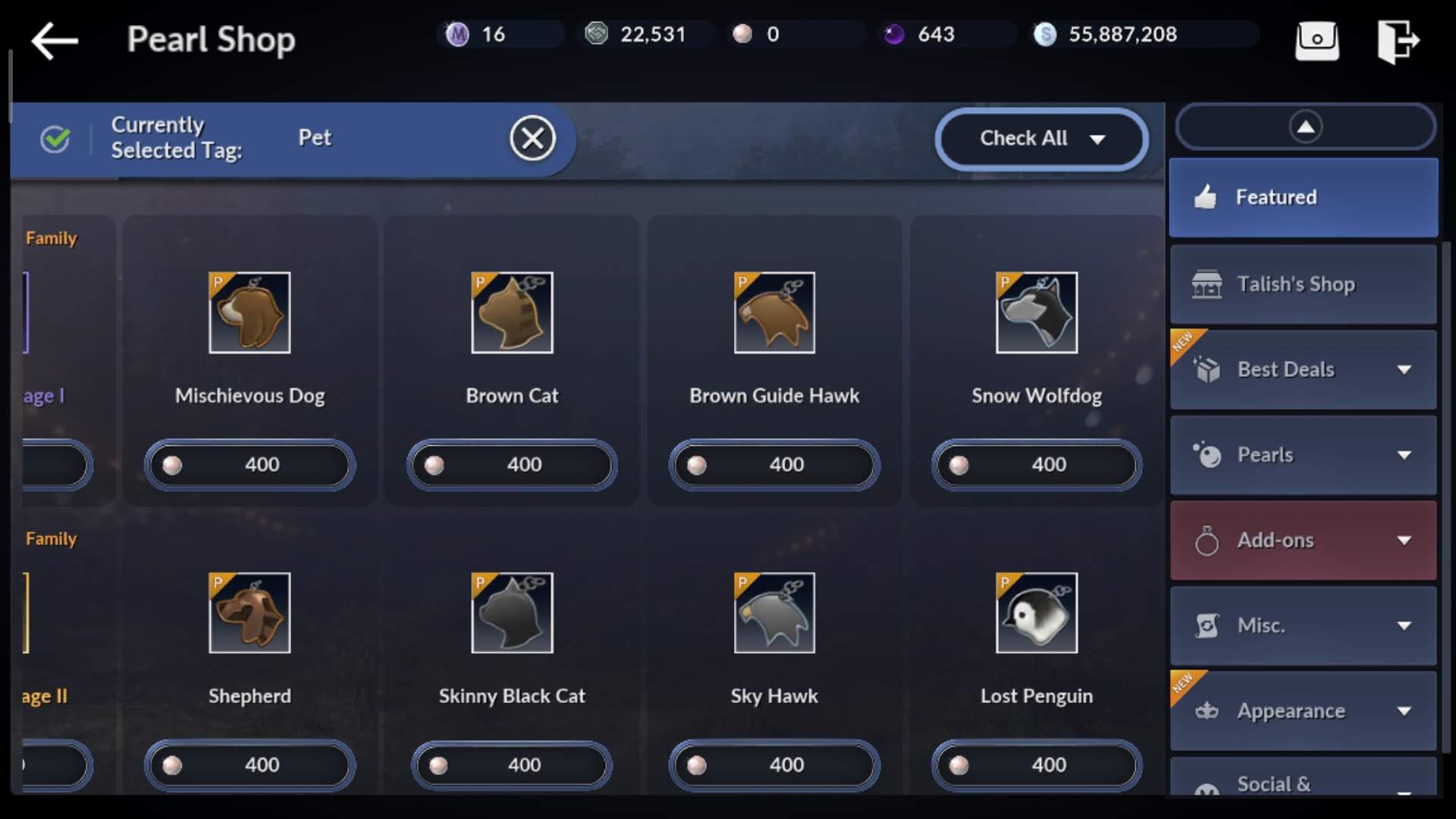Exit the shop via the door icon
Viewport: 1456px width, 819px height.
point(1397,41)
